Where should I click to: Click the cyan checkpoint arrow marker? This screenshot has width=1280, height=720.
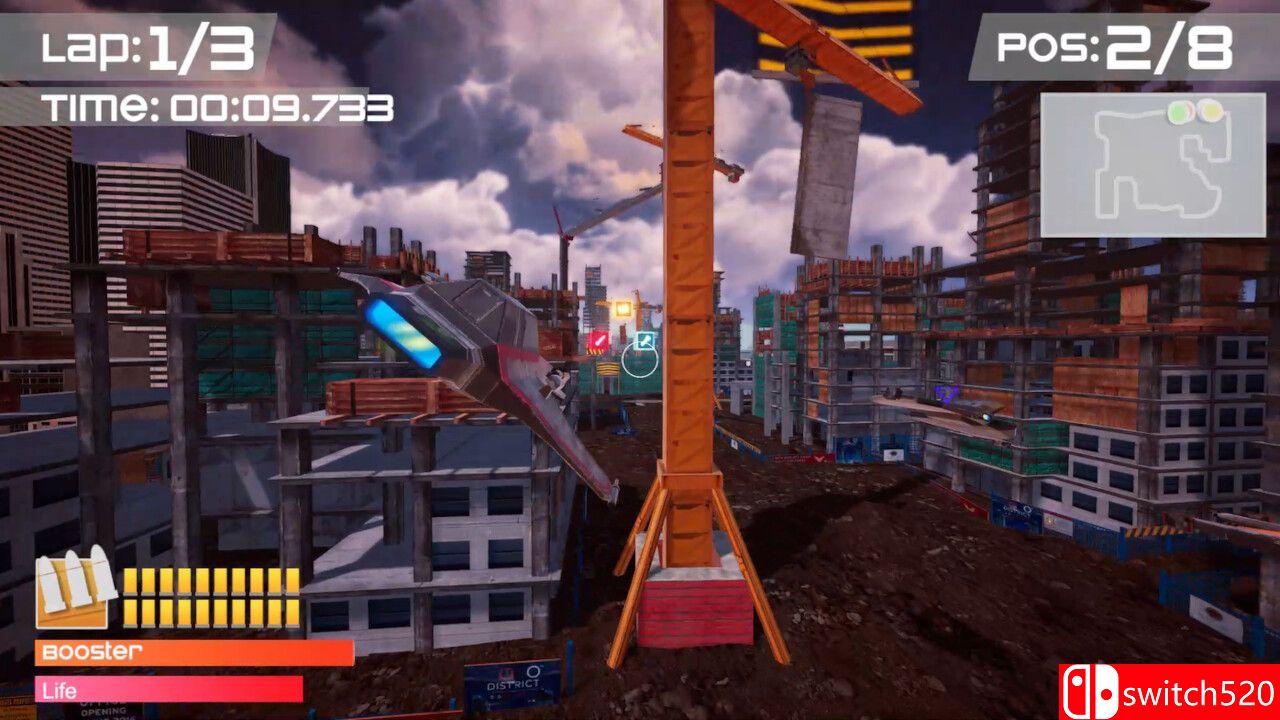[x=645, y=339]
